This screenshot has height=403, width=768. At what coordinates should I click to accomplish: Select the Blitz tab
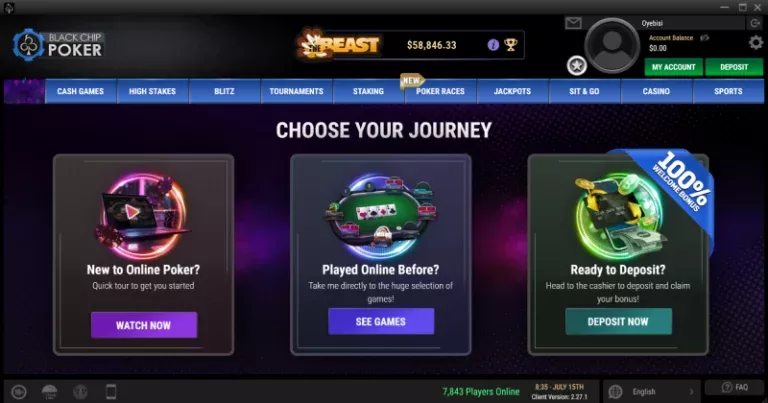(224, 91)
